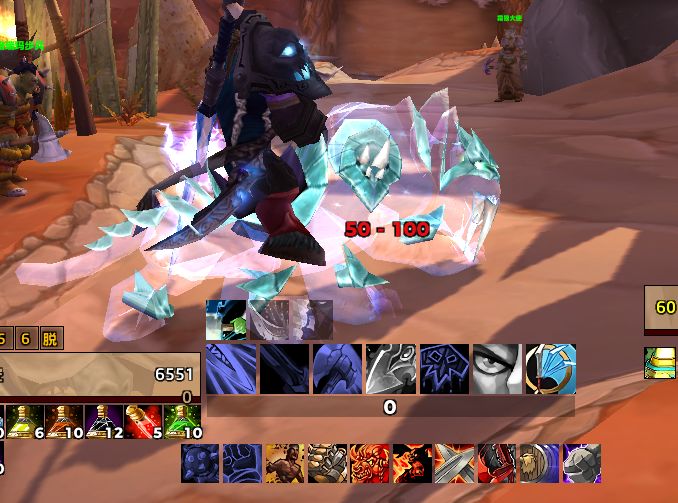This screenshot has height=503, width=678.
Task: Use the lion shield ability
Action: 540,464
